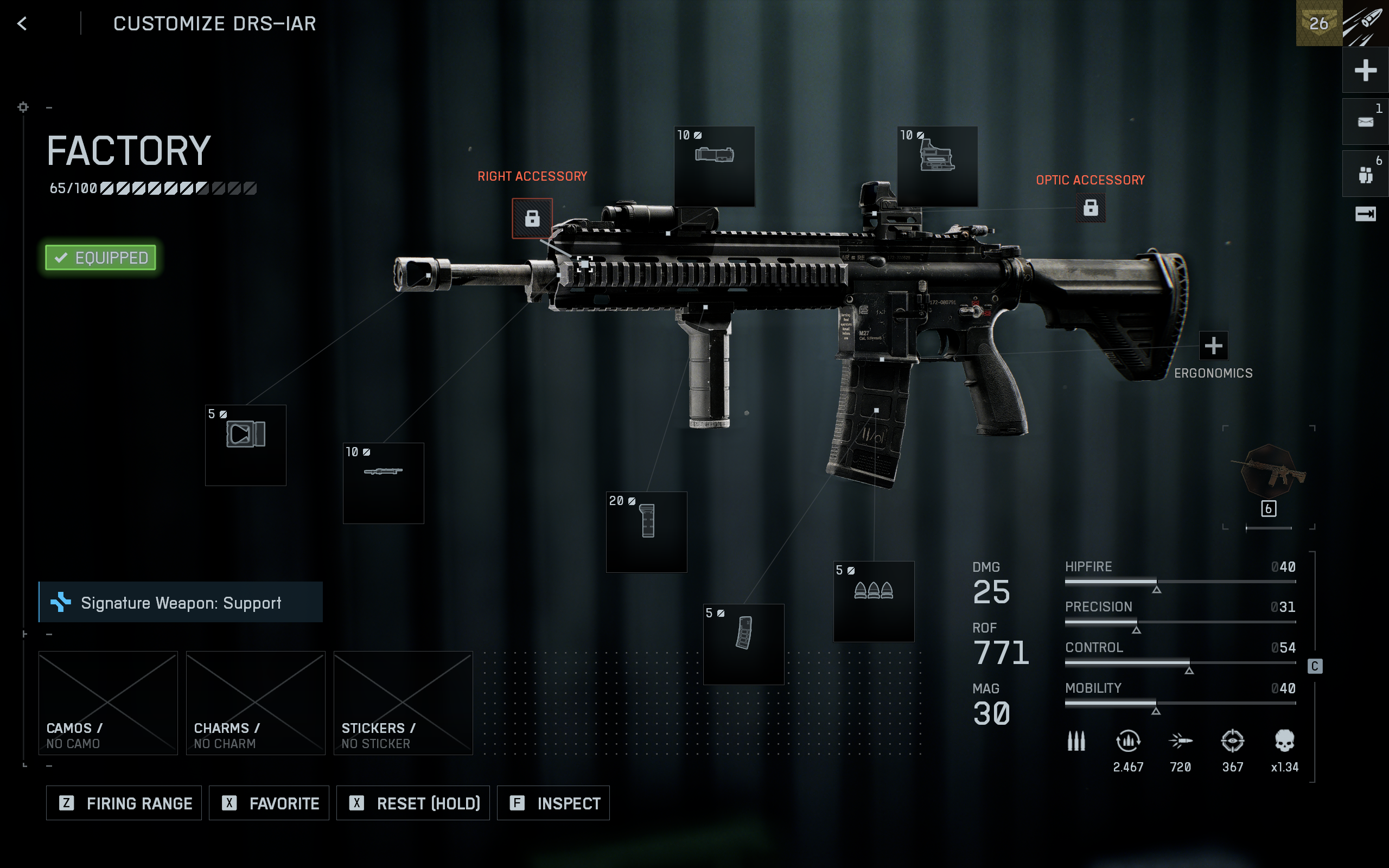
Task: Click the barrel attachment slot icon
Action: coord(383,483)
